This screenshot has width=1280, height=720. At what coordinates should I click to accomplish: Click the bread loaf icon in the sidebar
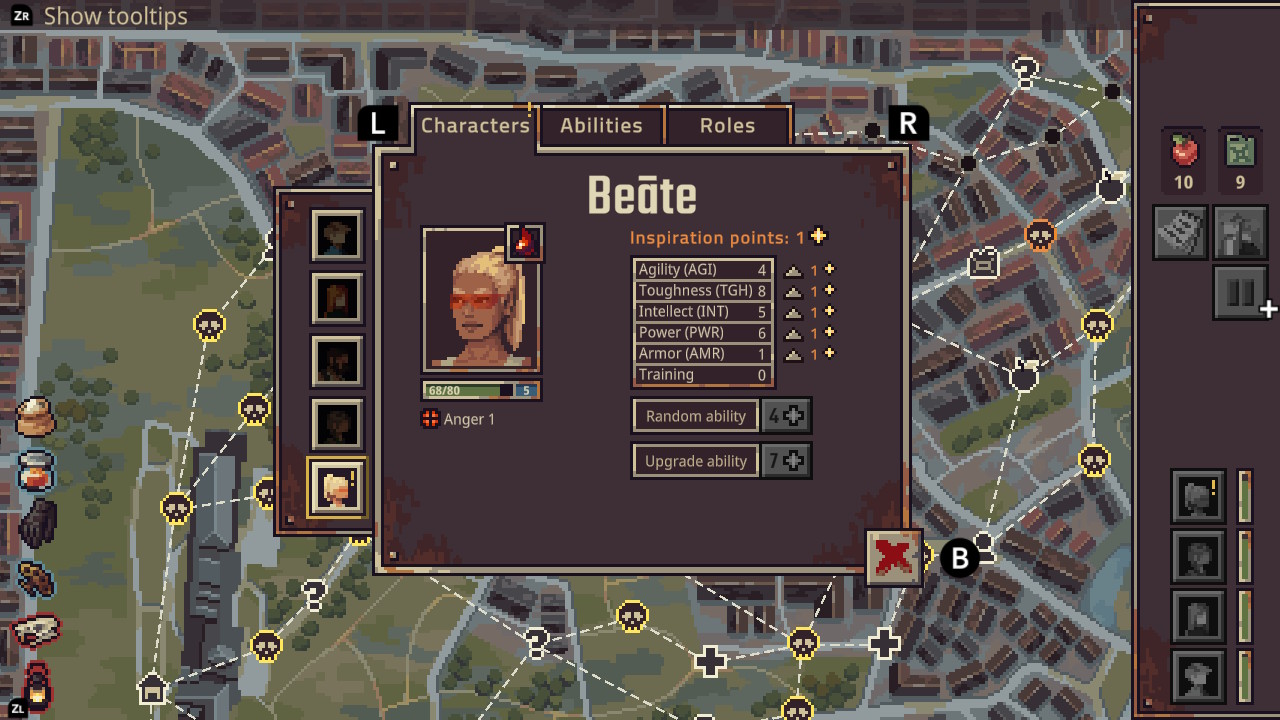coord(35,420)
